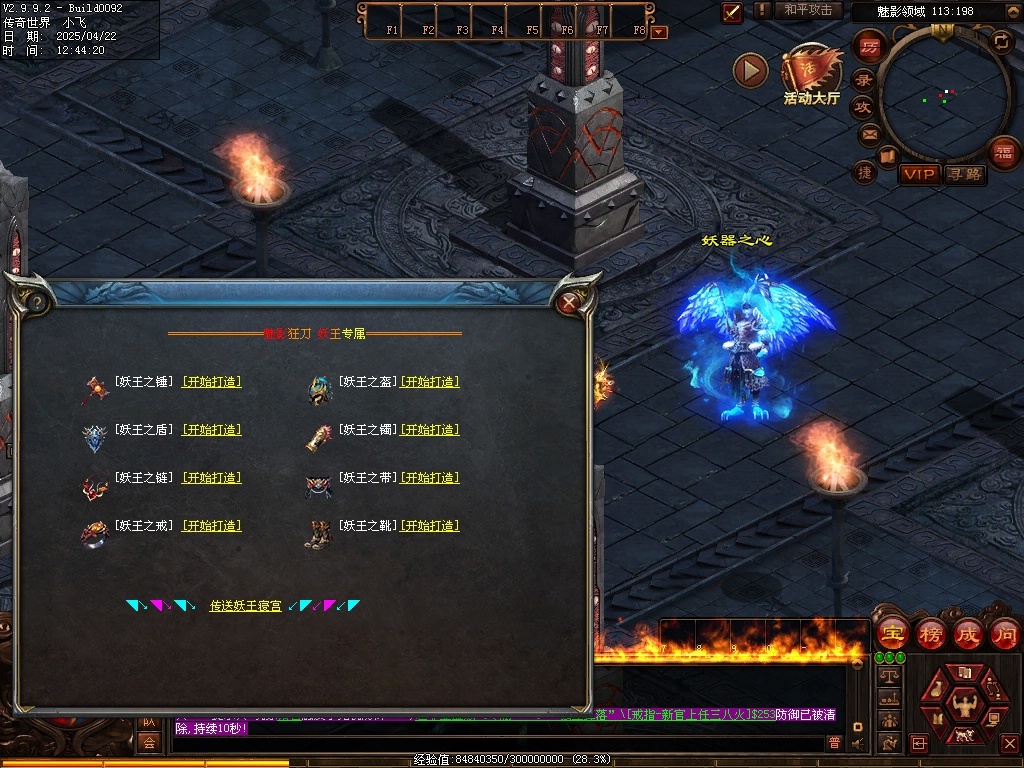Start forging 妖王之镯 bracelet
1024x768 pixels.
(430, 430)
